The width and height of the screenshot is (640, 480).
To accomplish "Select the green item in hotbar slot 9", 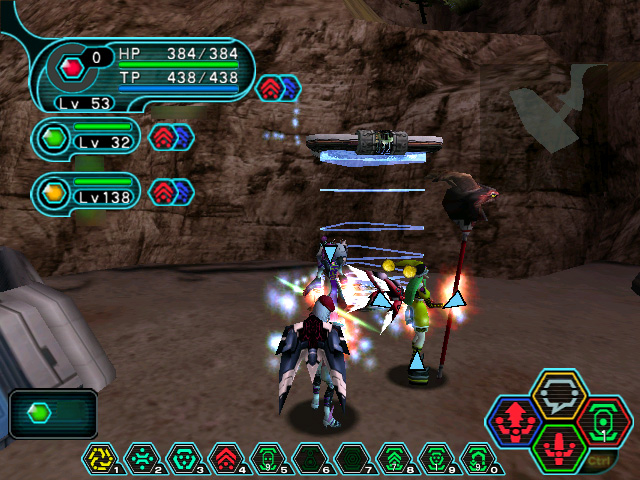I will point(435,458).
